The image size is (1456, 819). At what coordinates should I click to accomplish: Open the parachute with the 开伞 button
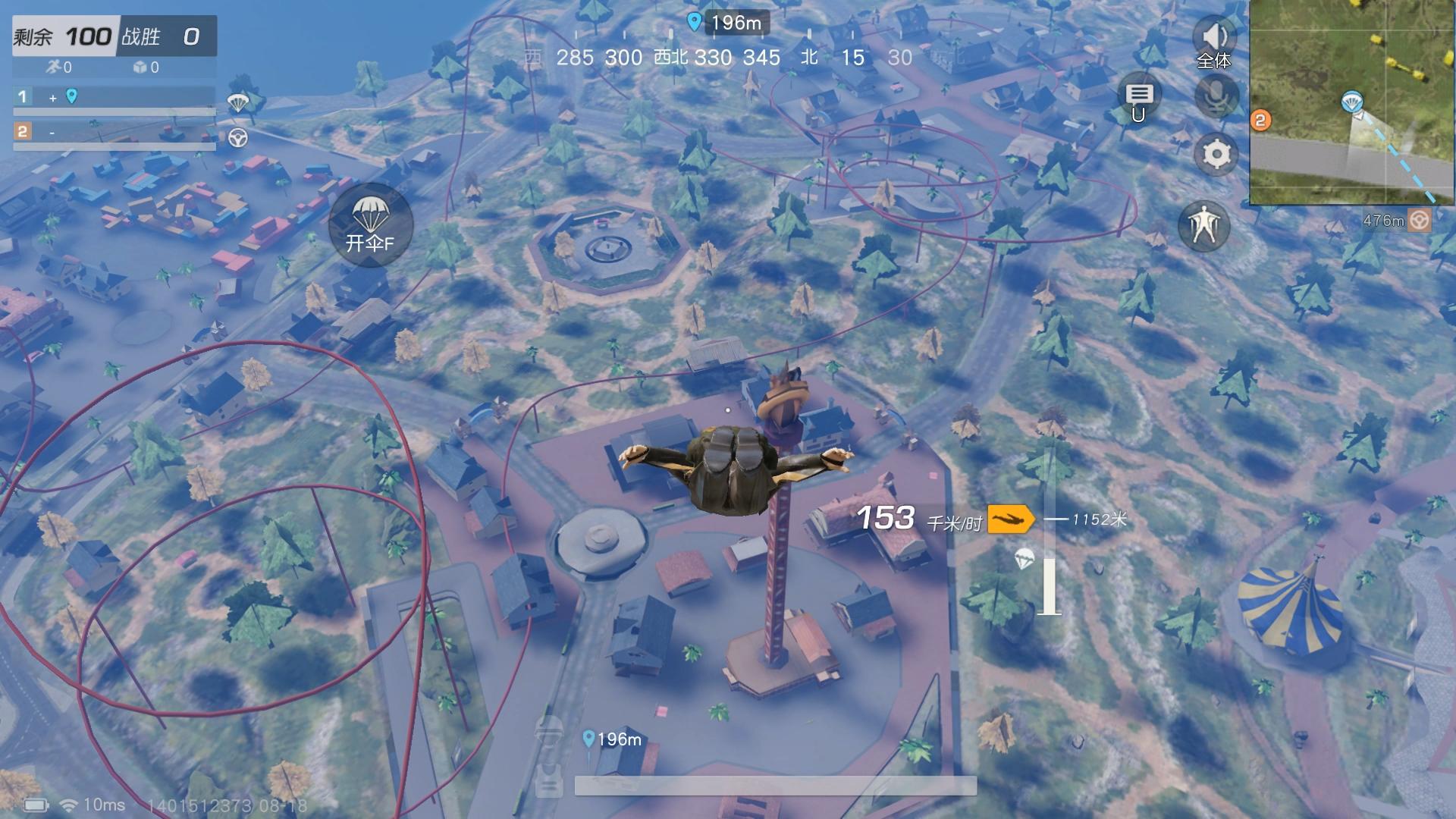[370, 224]
